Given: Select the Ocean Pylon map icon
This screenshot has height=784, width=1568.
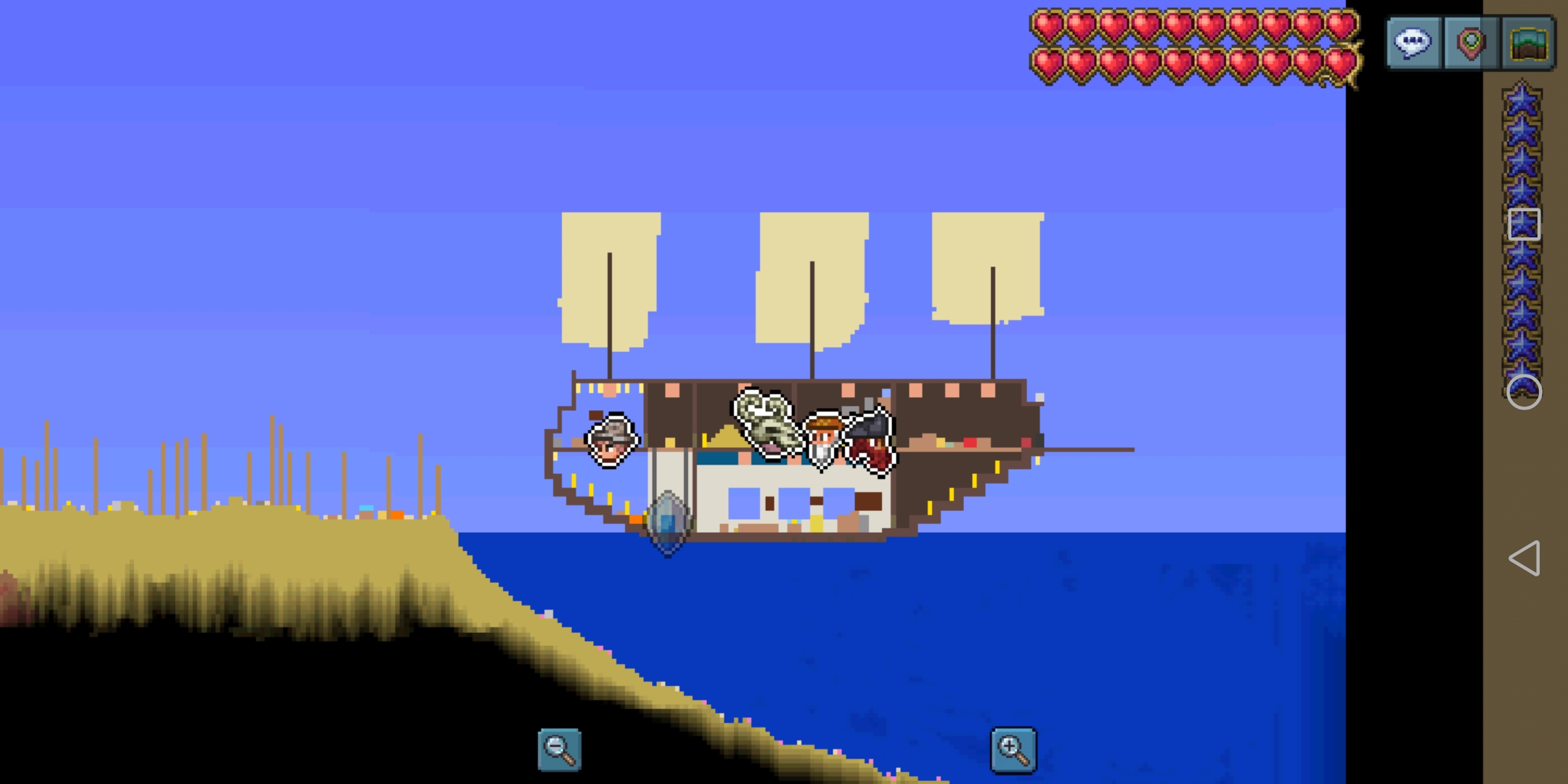Looking at the screenshot, I should [x=668, y=523].
